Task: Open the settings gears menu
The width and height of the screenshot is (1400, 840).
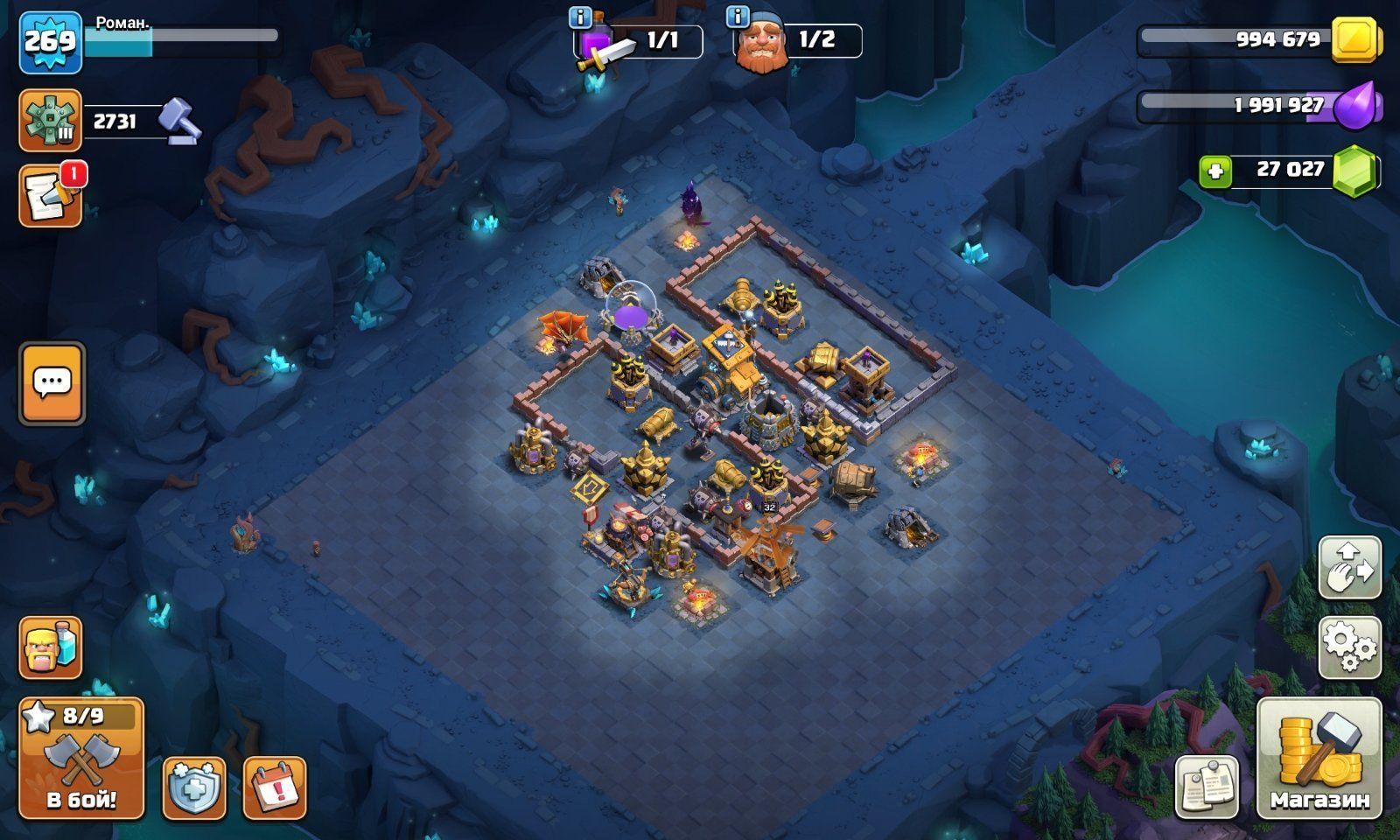Action: tap(1349, 647)
